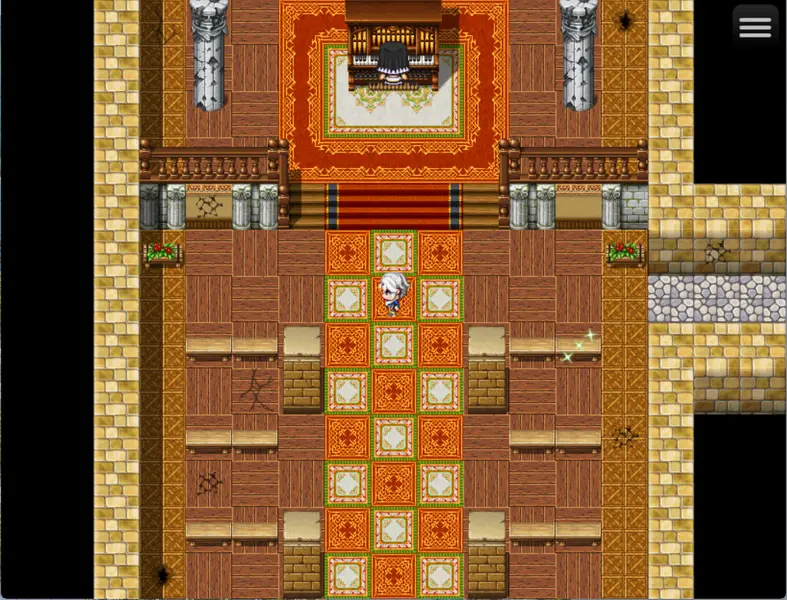Open the hamburger menu button
Image resolution: width=787 pixels, height=600 pixels.
coord(755,28)
